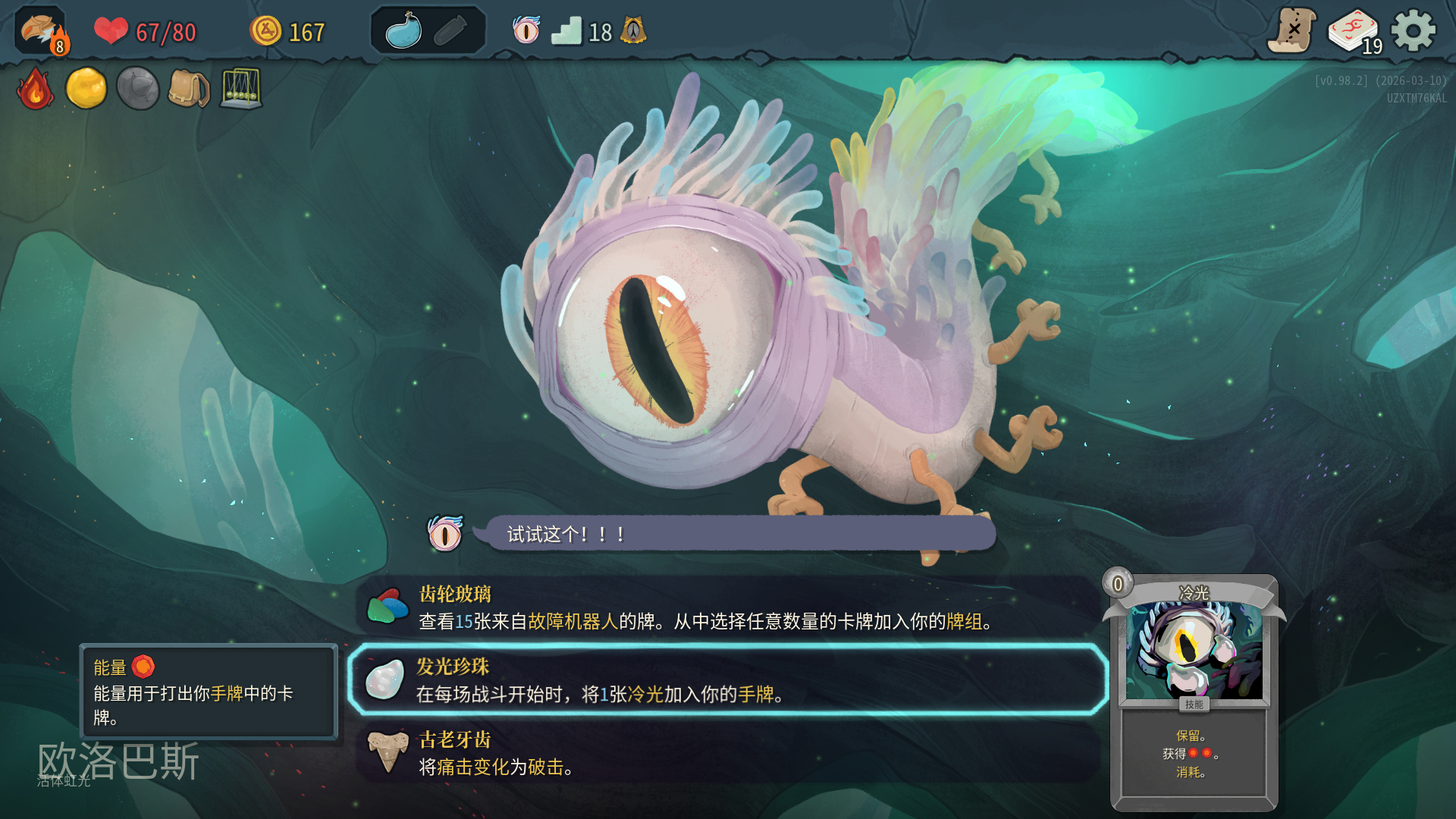The height and width of the screenshot is (819, 1456).
Task: Inspect the grey stone relic
Action: pos(138,89)
